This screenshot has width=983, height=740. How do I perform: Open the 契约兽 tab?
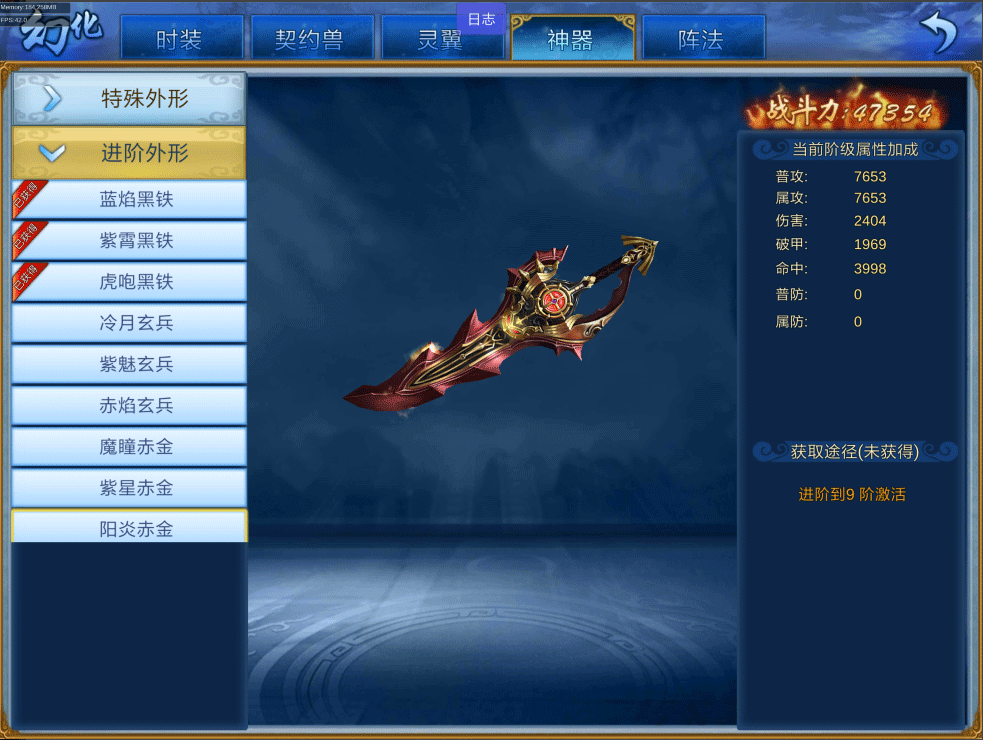(x=311, y=39)
